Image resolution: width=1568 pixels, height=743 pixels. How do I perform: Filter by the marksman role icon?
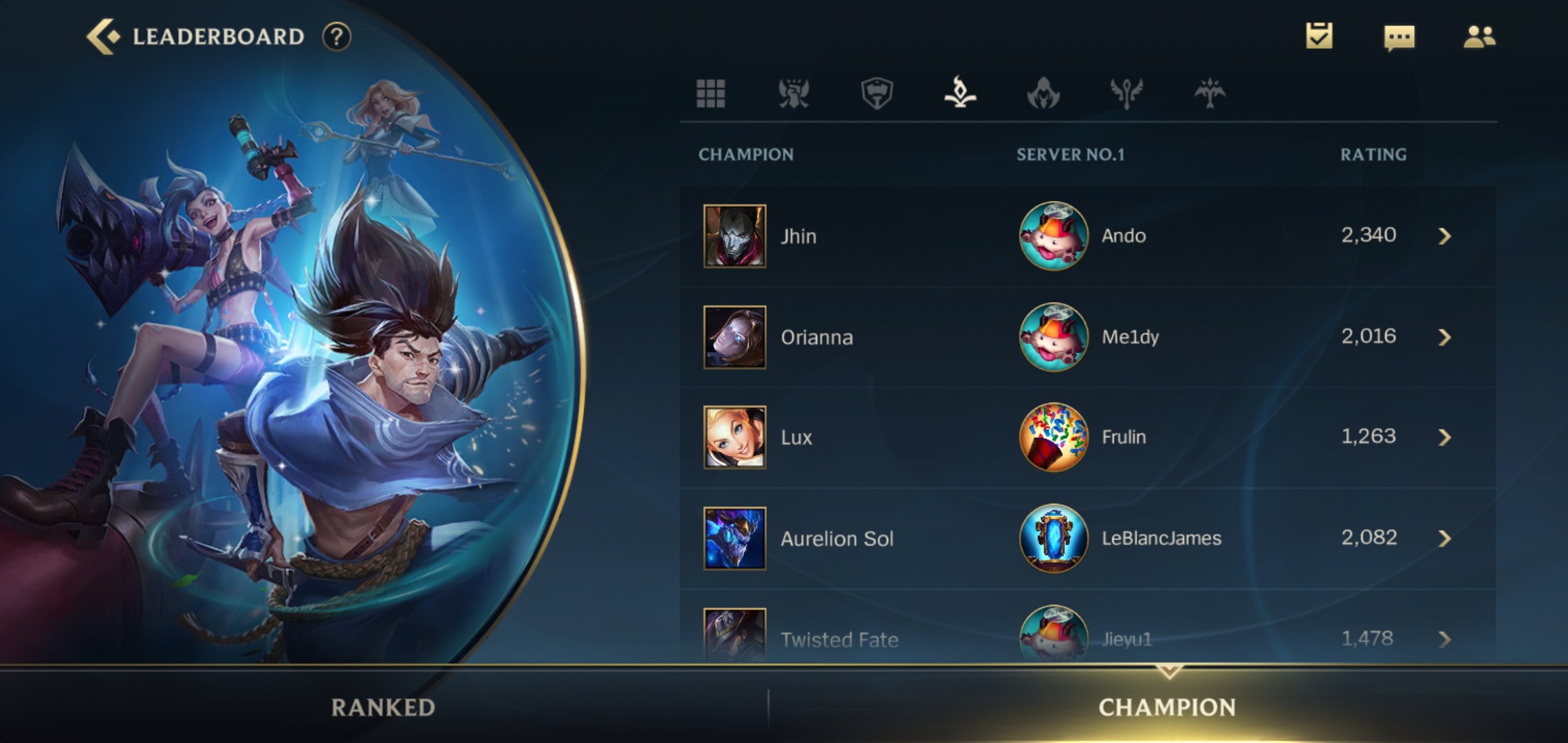1210,94
